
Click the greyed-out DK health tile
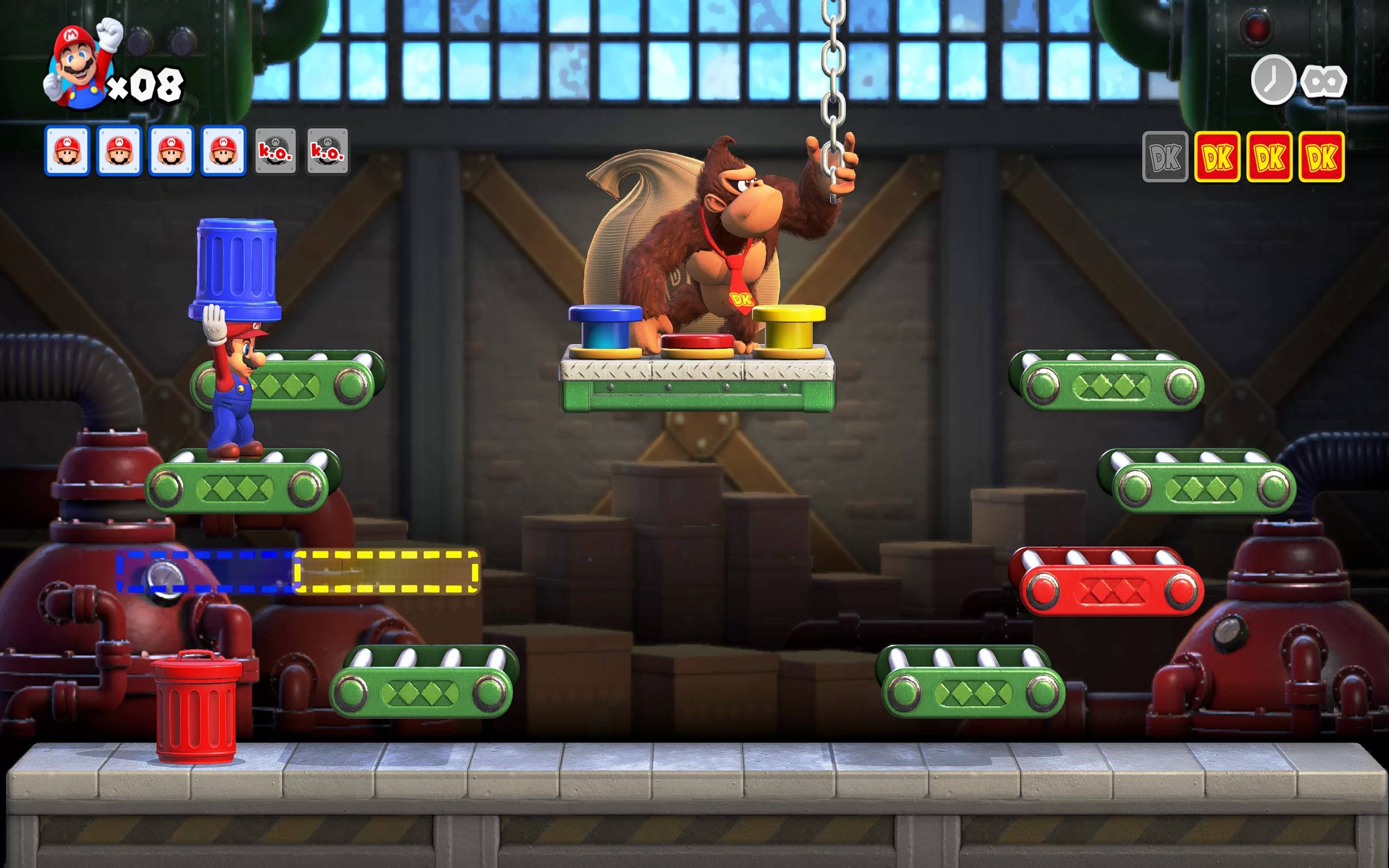click(x=1165, y=157)
